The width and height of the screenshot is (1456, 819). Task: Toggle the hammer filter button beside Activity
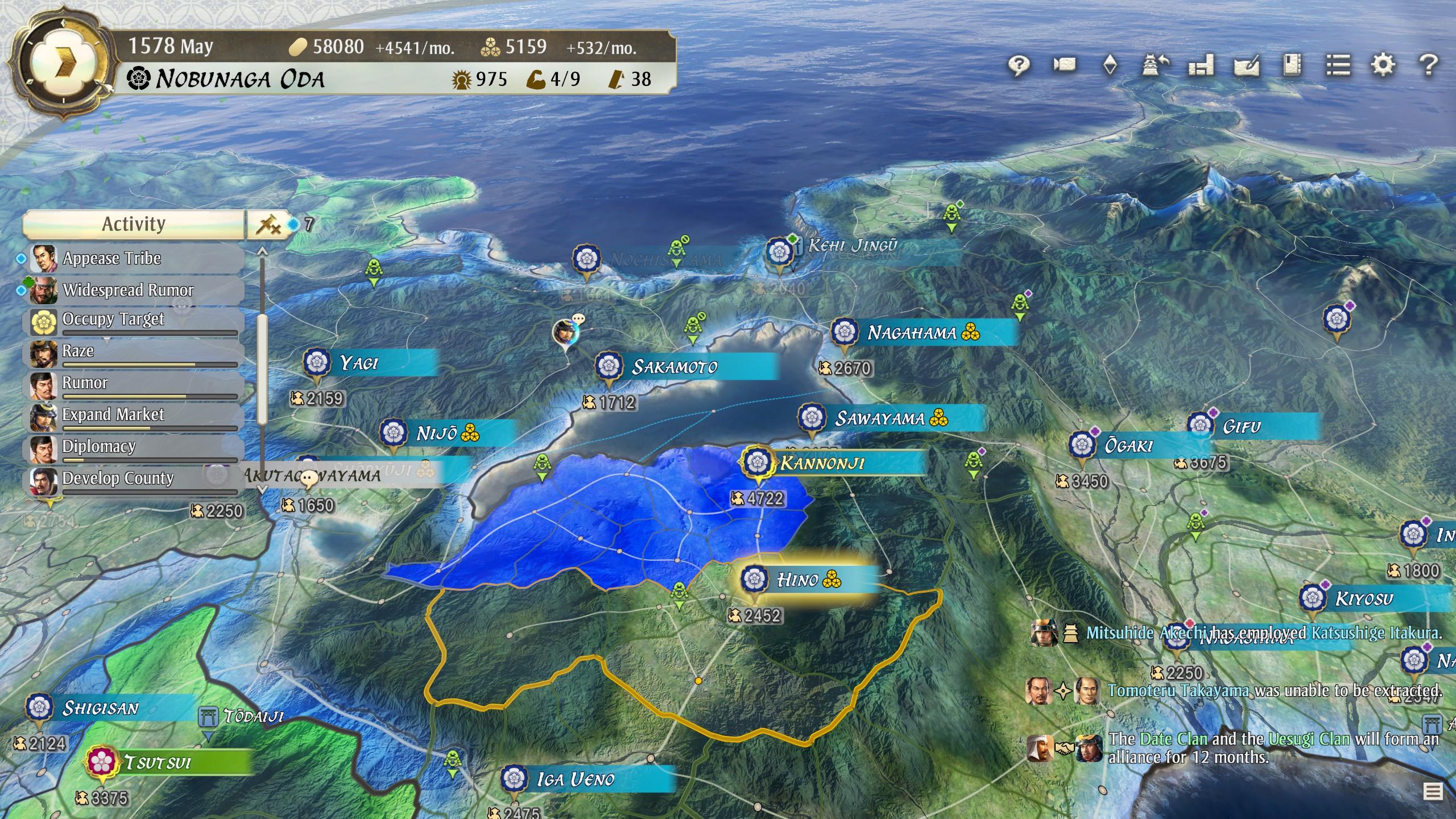[x=268, y=225]
